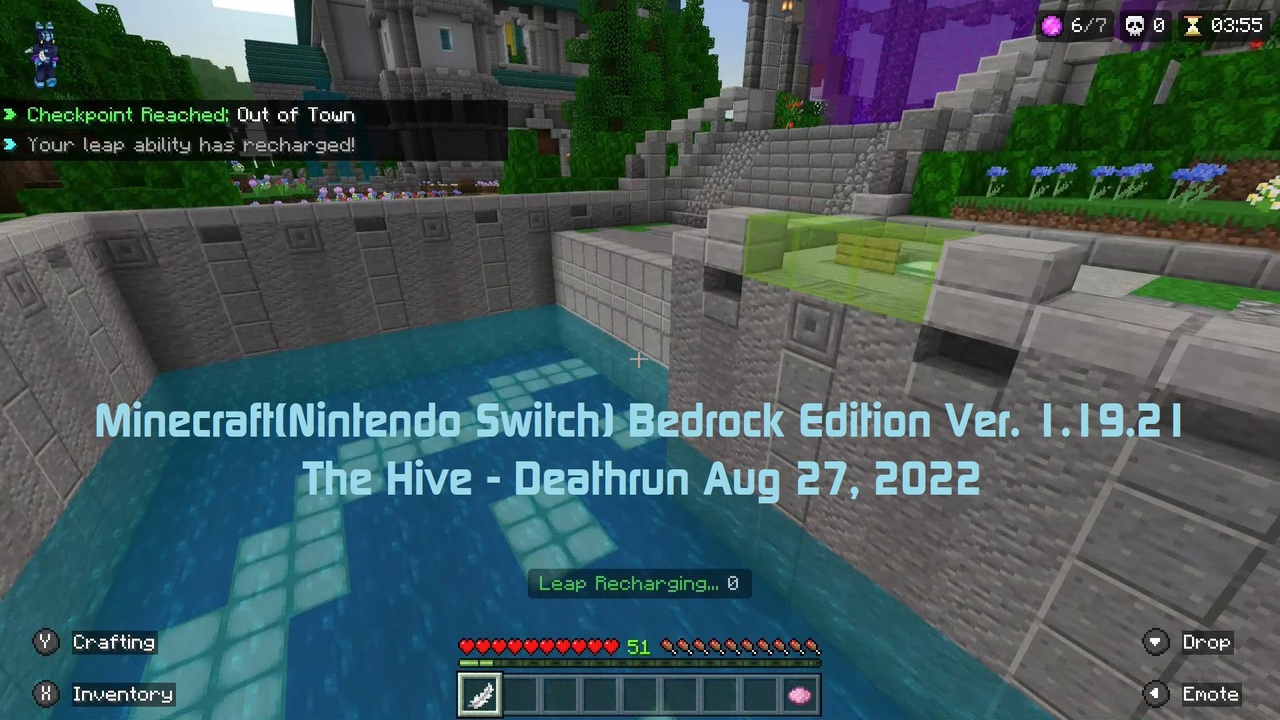1280x720 pixels.
Task: Expand the Drop action control
Action: point(1155,642)
